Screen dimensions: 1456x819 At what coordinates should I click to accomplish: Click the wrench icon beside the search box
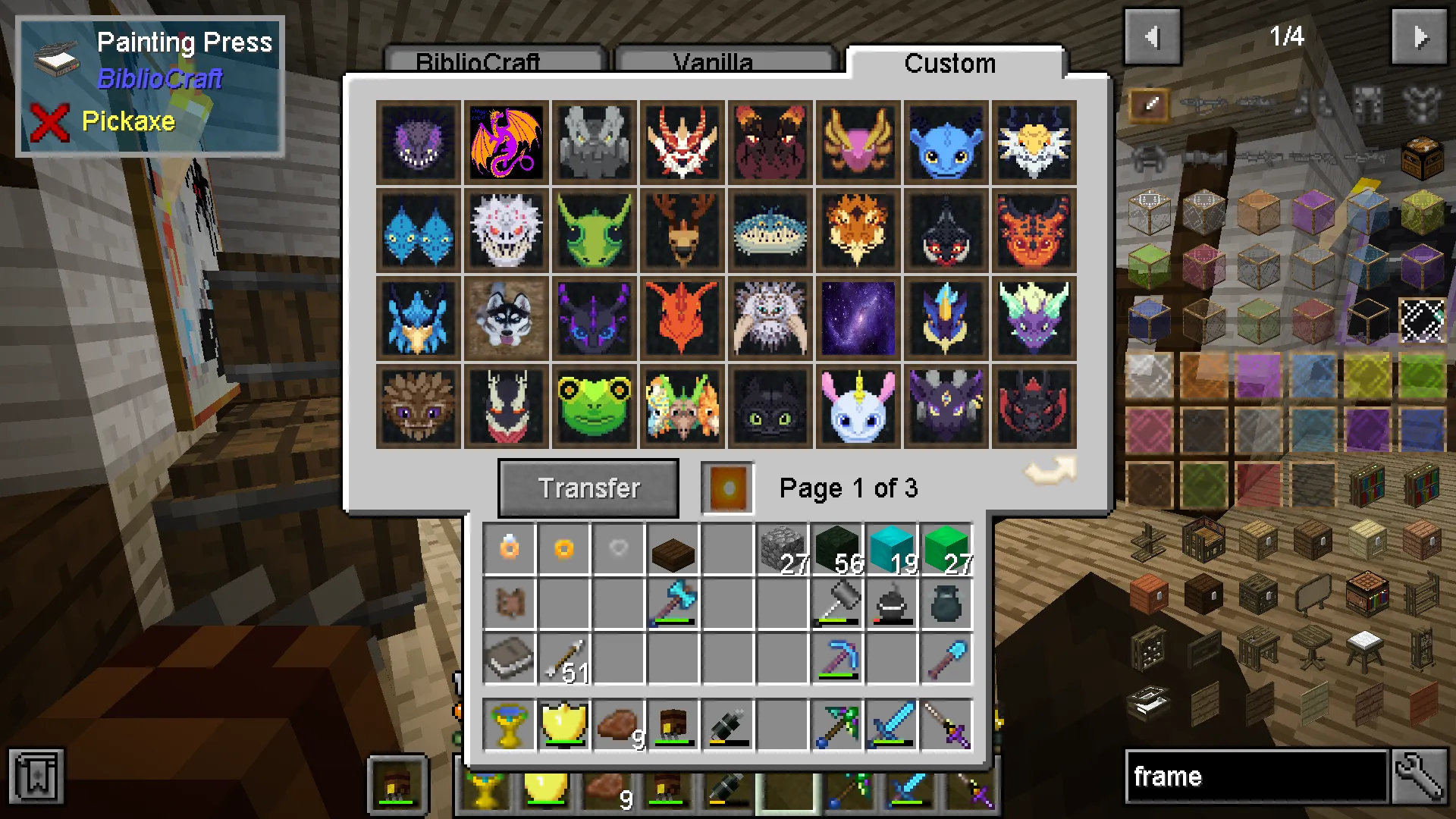(1422, 776)
